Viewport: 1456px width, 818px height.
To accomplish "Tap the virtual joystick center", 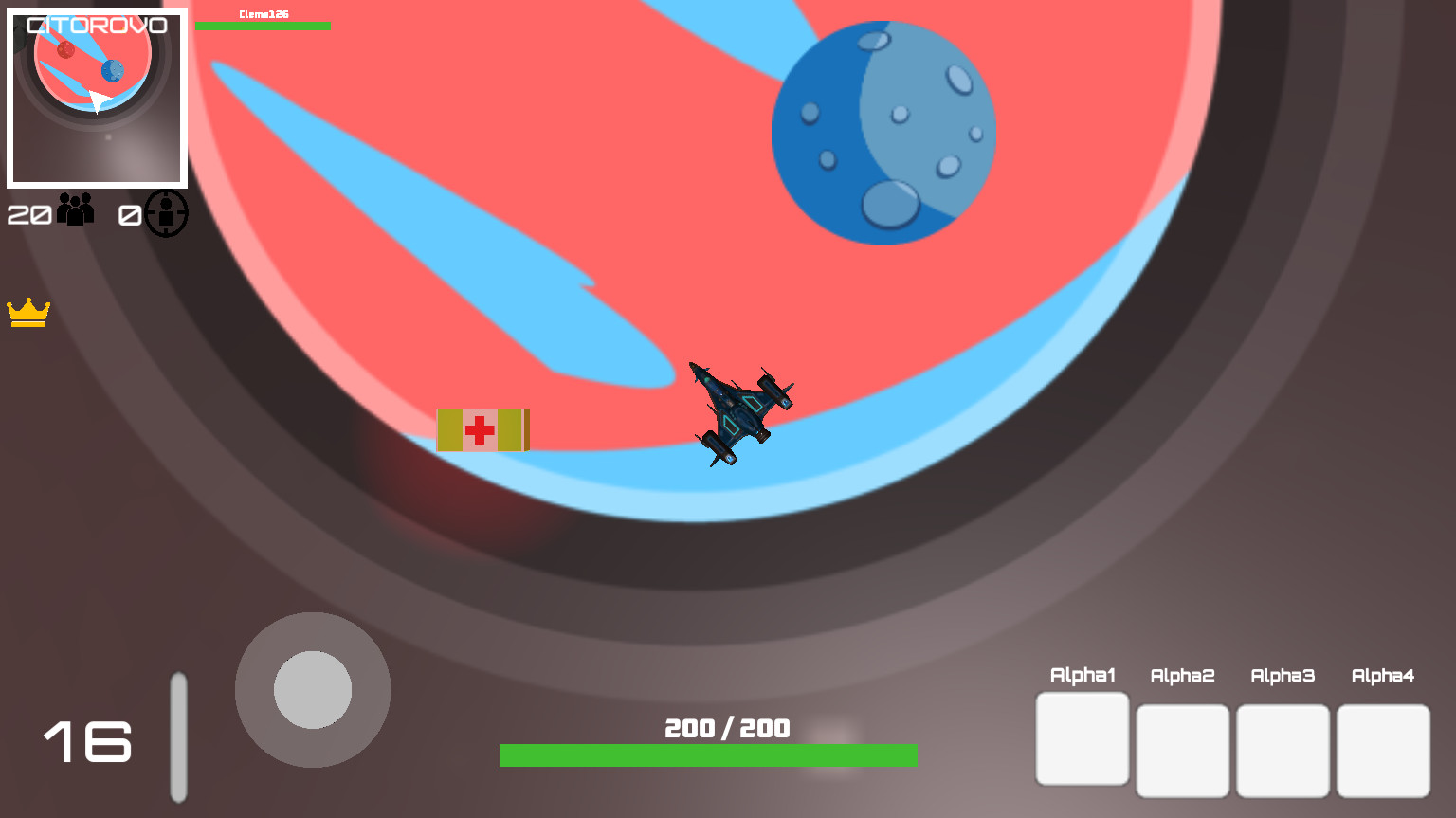I will pos(313,690).
